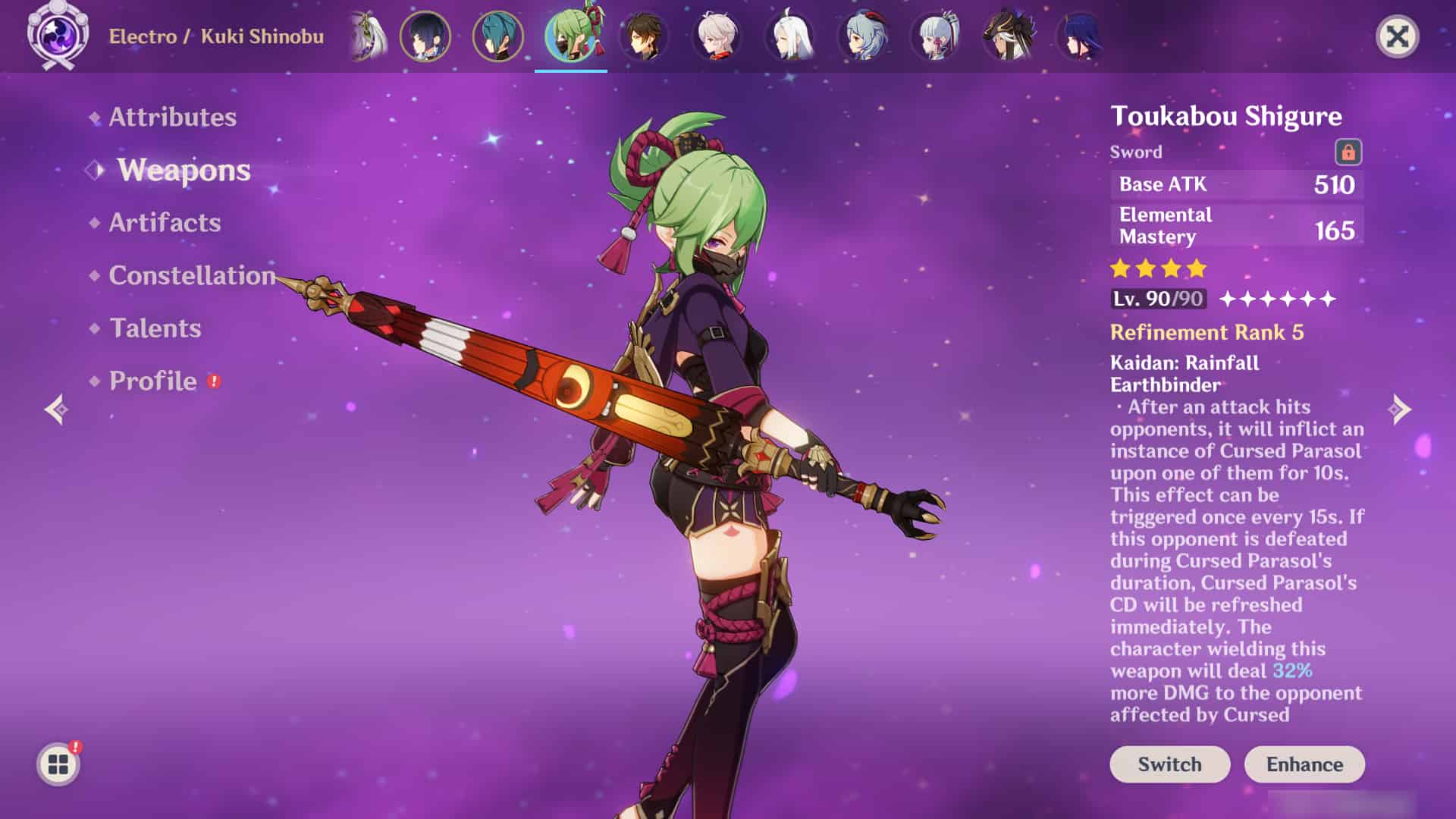Open the Profile entry
Viewport: 1456px width, 819px height.
tap(153, 381)
